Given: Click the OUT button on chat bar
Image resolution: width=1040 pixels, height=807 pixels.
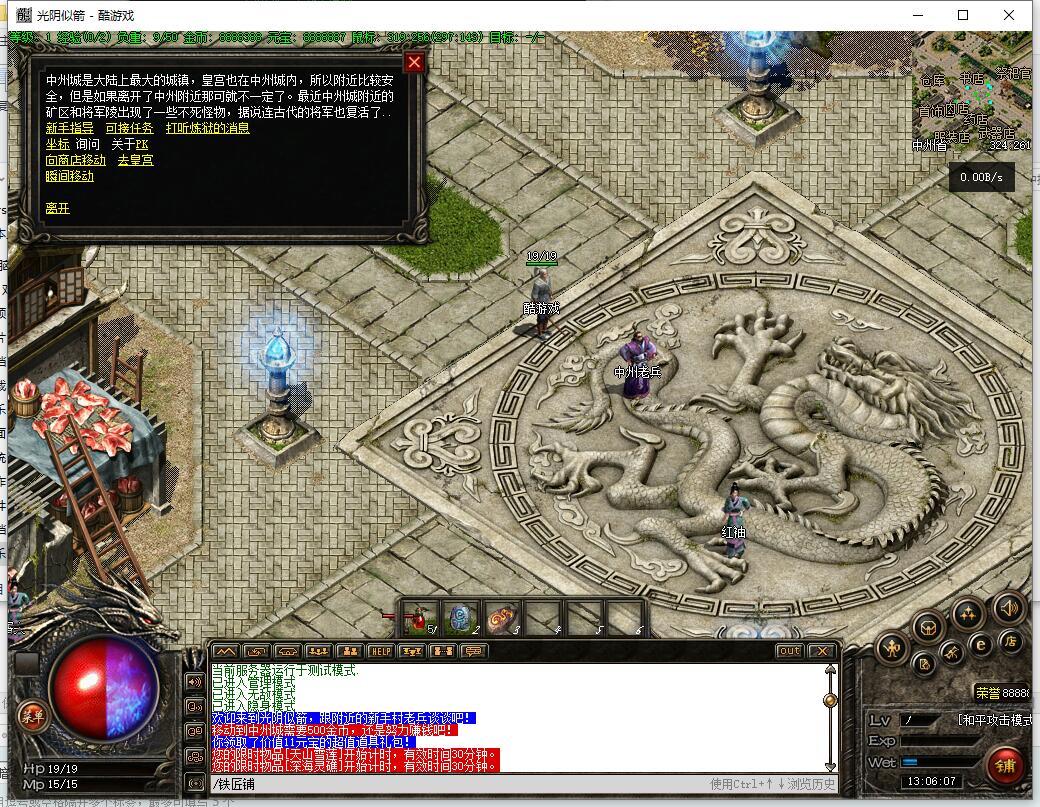Looking at the screenshot, I should point(789,651).
